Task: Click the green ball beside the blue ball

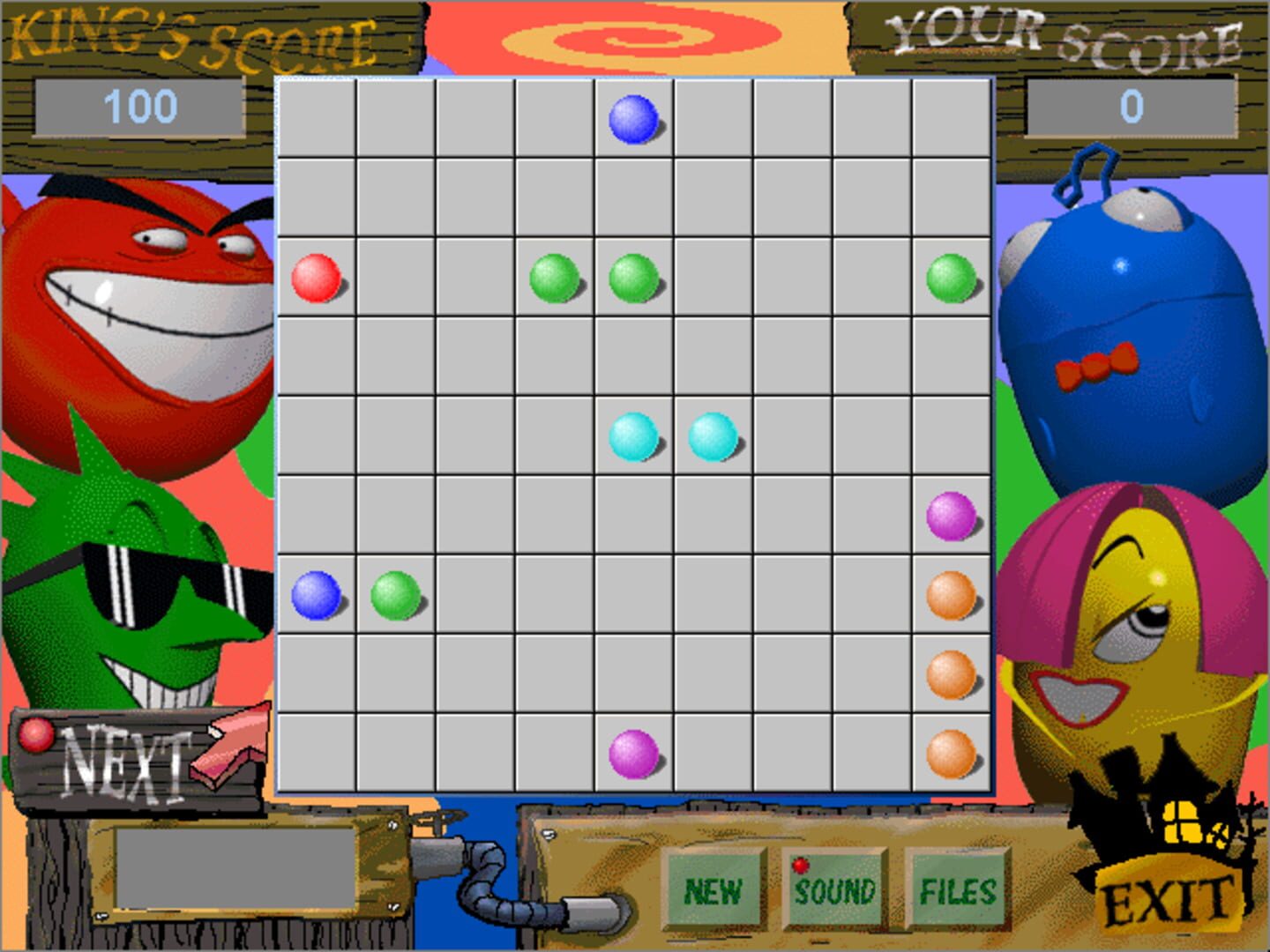Action: [x=394, y=596]
